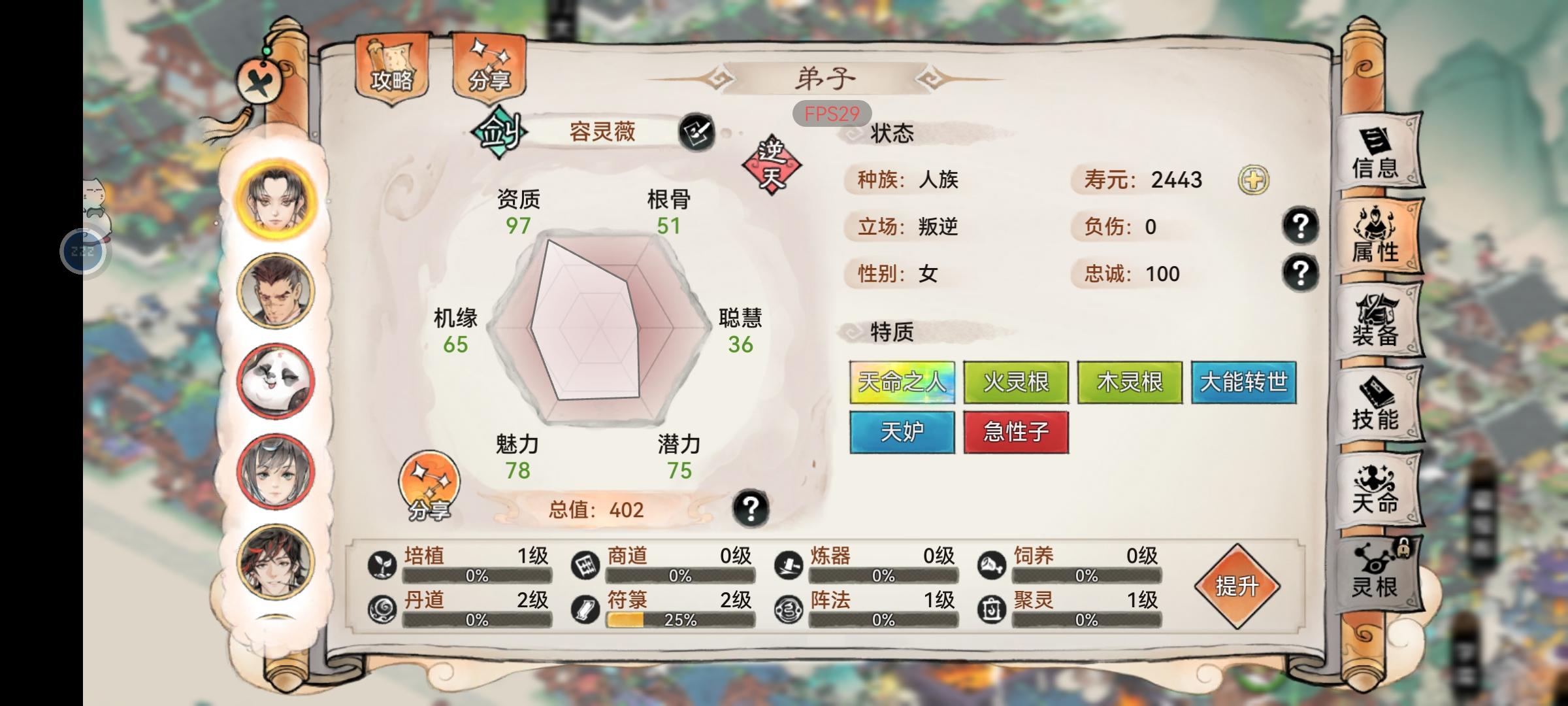Click the 逆天 red seal badge
The width and height of the screenshot is (1568, 706).
(x=772, y=161)
